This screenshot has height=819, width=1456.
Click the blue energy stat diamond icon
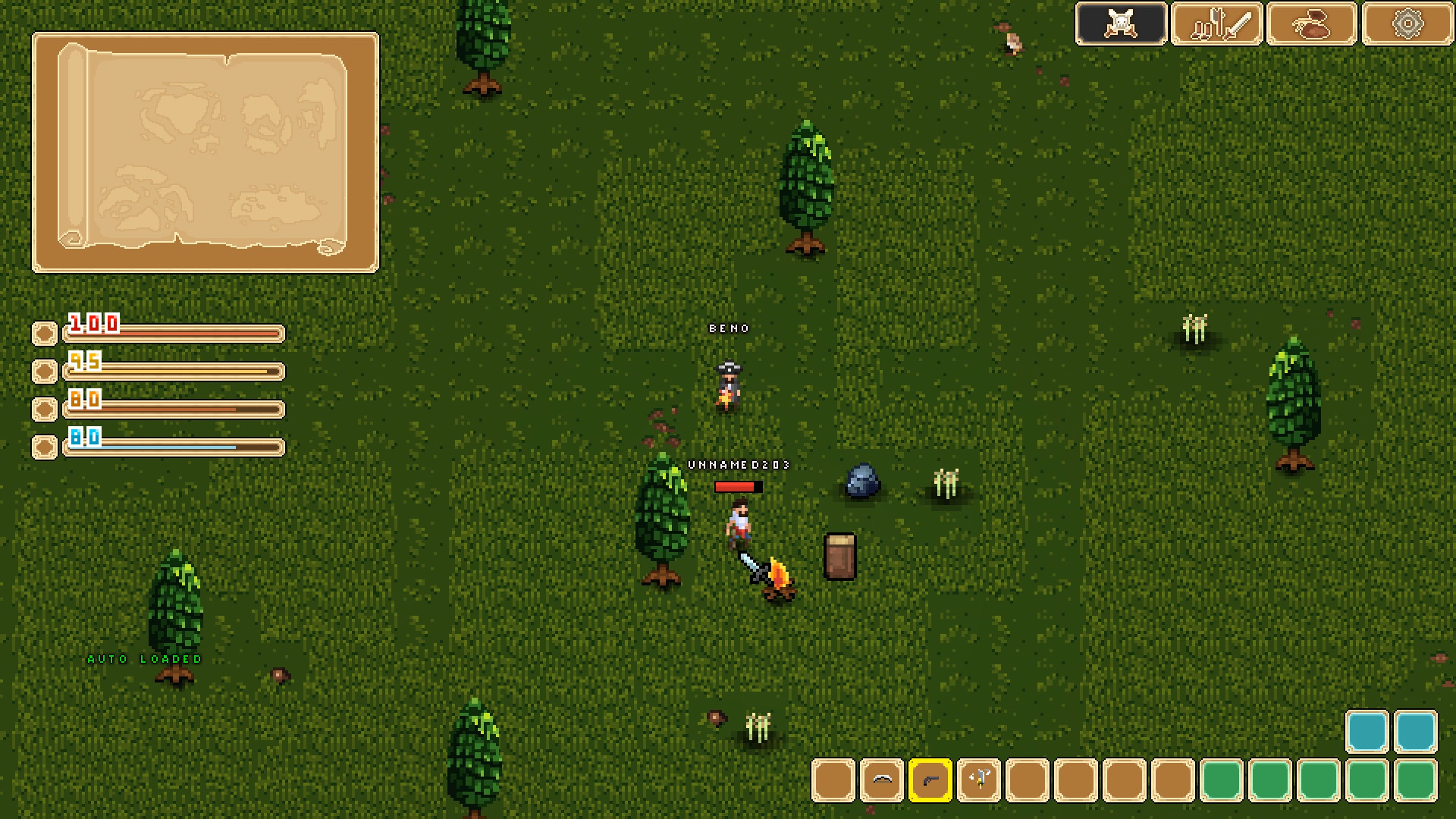(x=43, y=447)
